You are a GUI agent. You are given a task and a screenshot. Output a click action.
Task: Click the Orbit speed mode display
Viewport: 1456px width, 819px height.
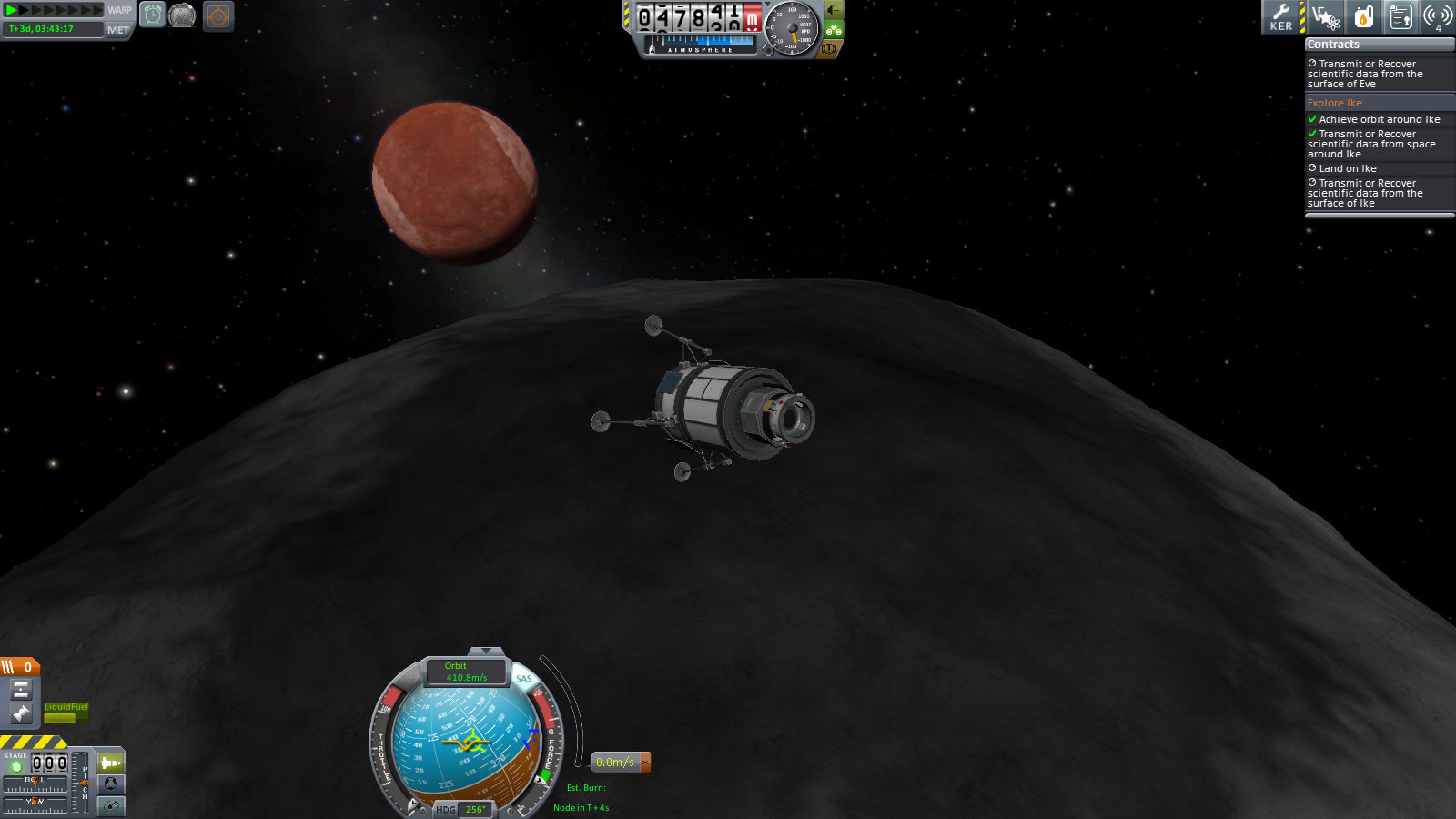[x=466, y=672]
